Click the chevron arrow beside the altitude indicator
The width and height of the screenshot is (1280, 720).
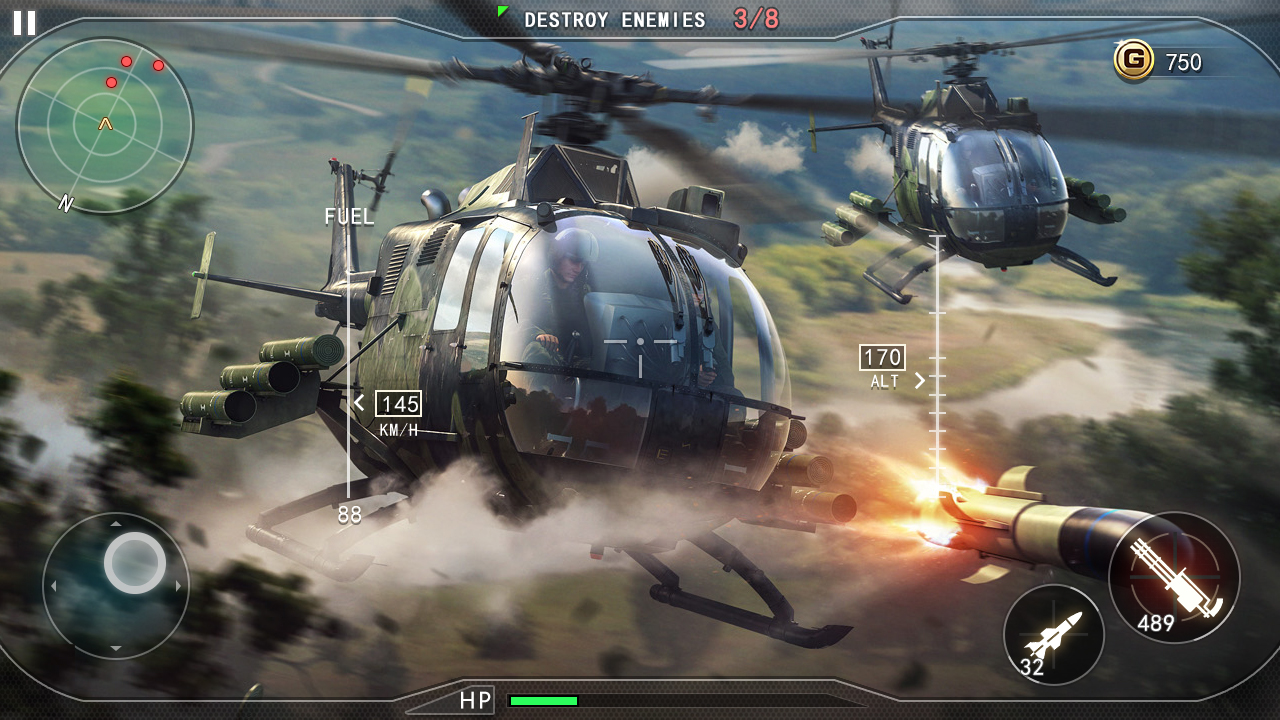(x=920, y=380)
